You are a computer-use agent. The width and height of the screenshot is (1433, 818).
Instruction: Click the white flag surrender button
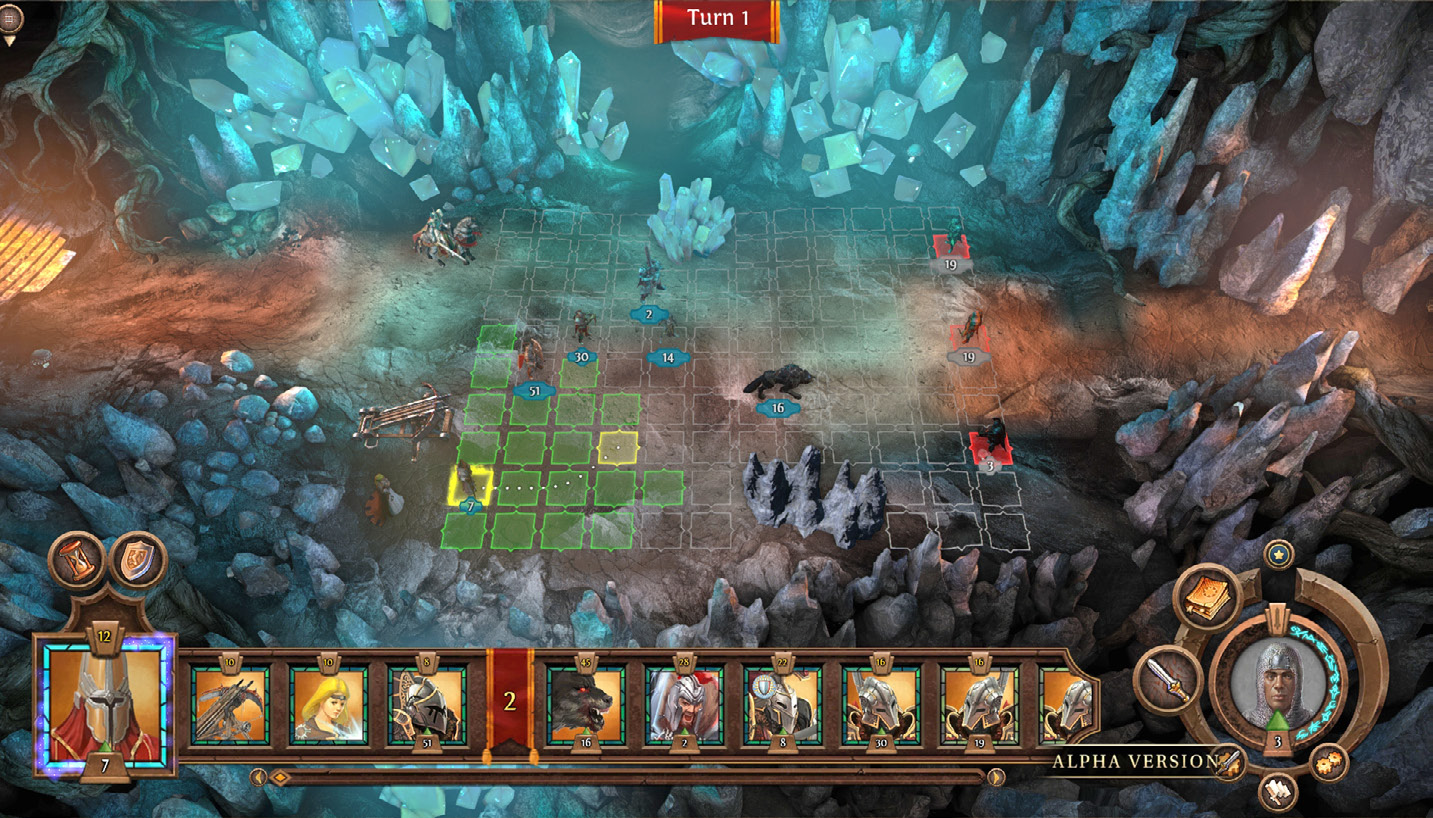pyautogui.click(x=1277, y=792)
